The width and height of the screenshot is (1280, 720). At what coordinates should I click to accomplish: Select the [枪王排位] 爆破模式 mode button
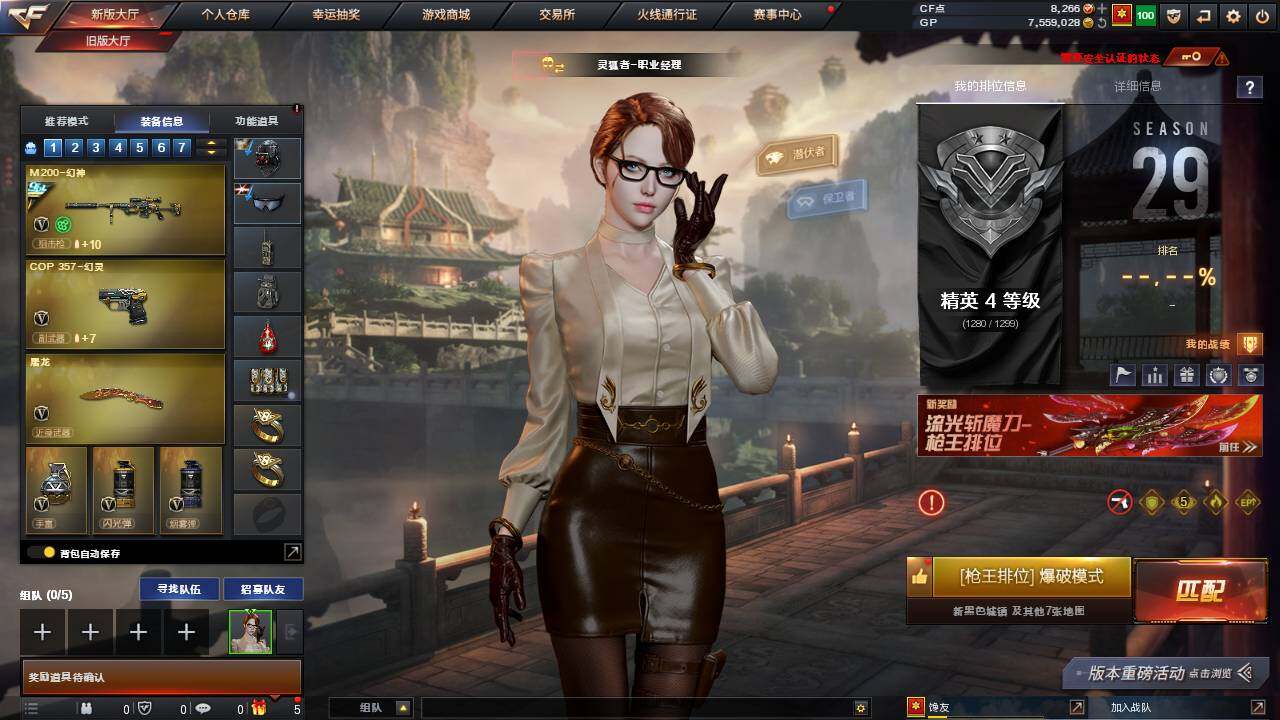(1030, 577)
